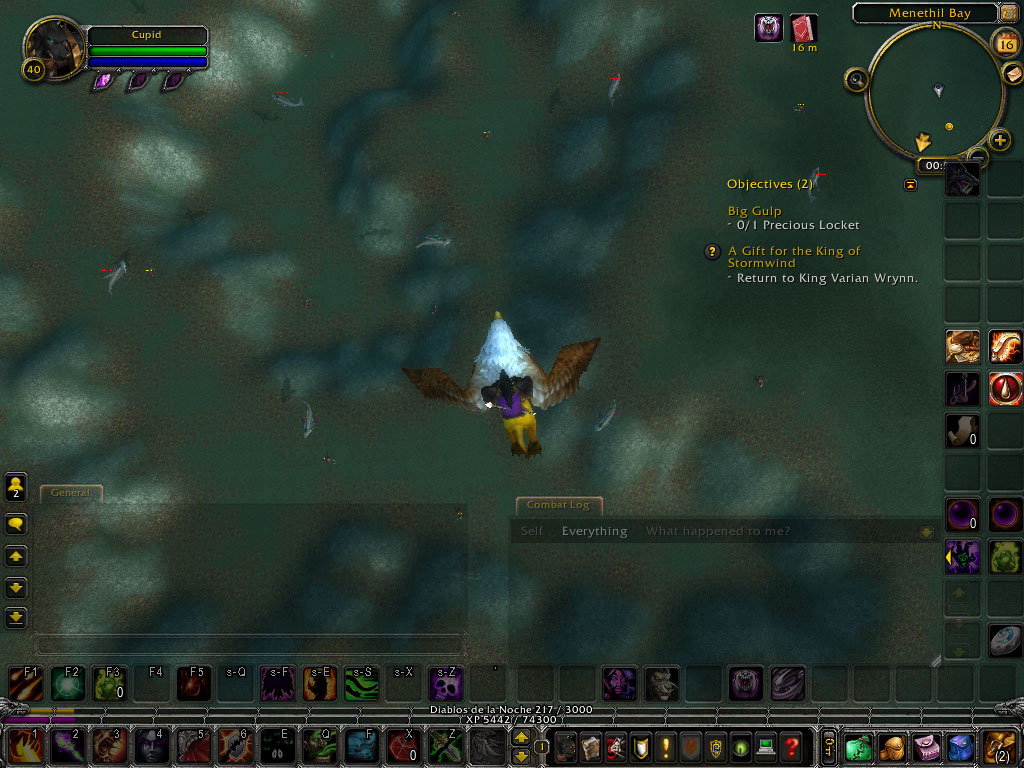Open the chat speech bubble menu

(16, 523)
